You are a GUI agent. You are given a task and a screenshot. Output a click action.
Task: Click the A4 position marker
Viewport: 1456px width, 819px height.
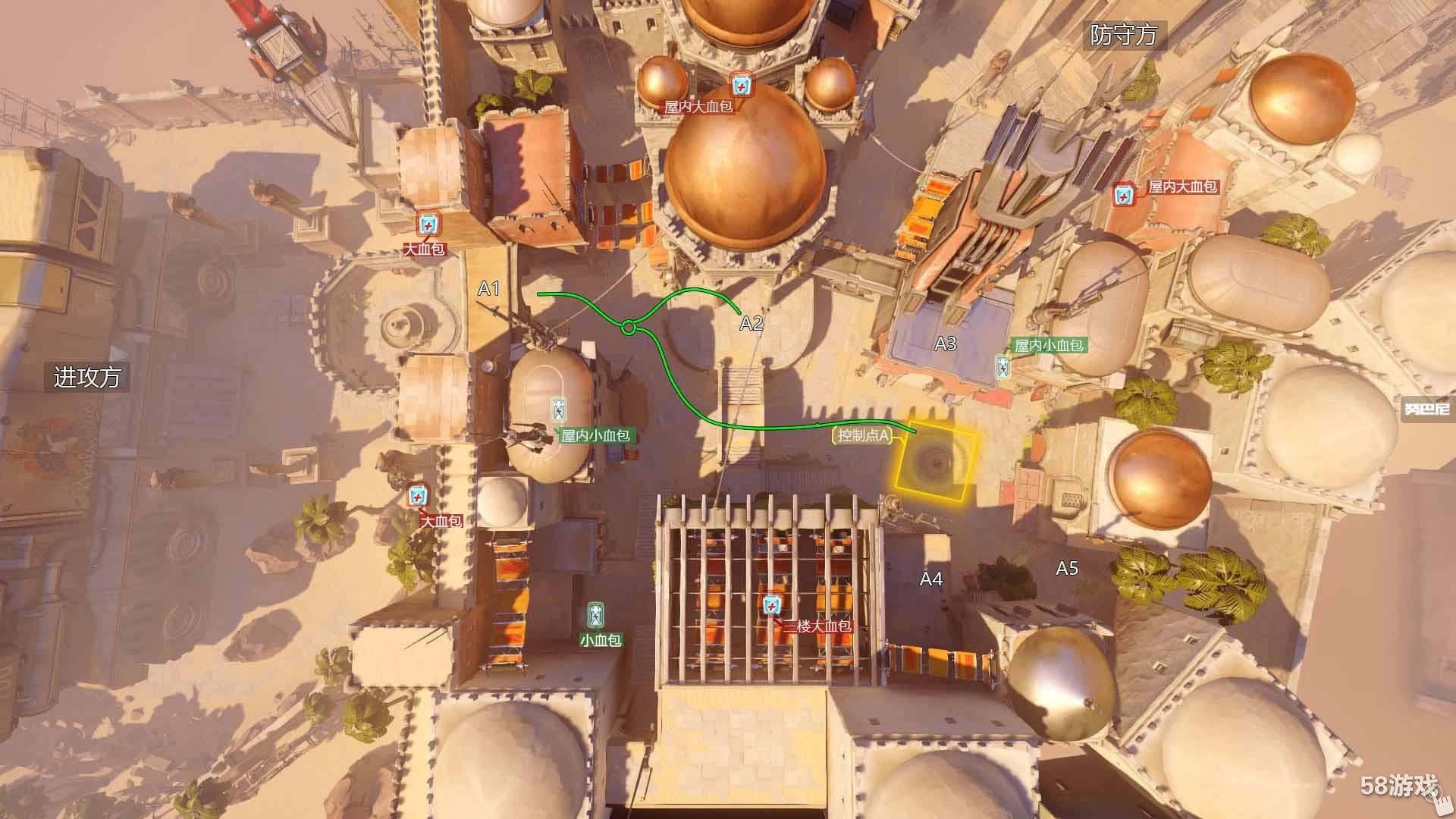click(931, 579)
